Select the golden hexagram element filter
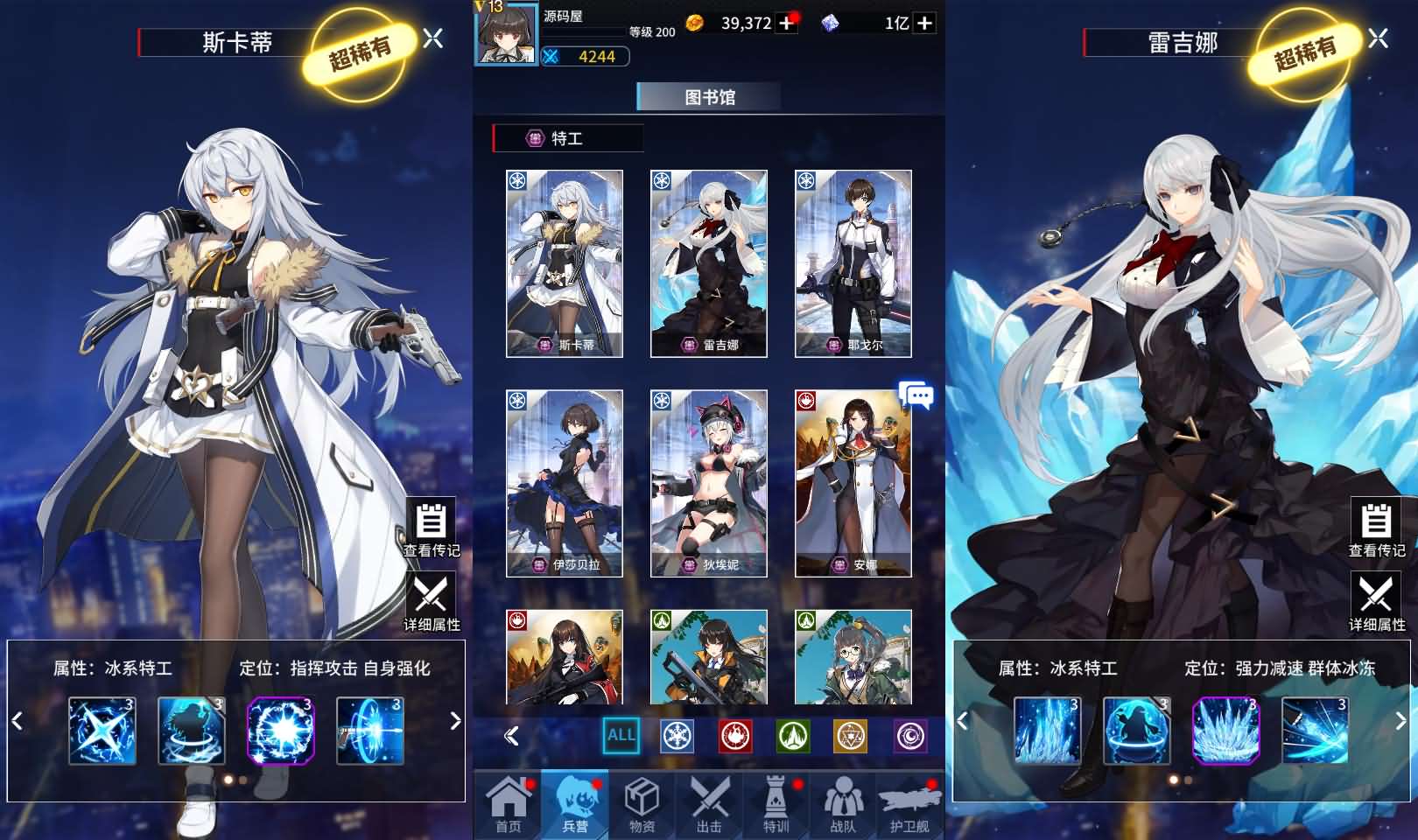 pos(850,738)
